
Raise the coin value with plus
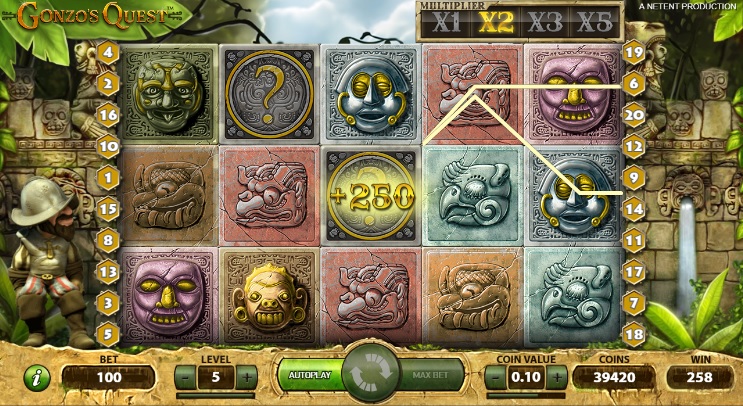[557, 377]
